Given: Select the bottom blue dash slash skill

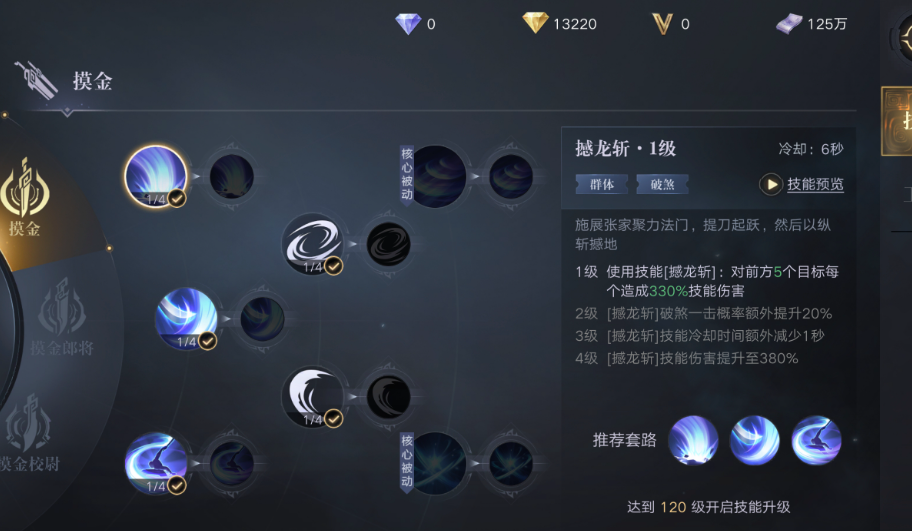Looking at the screenshot, I should pyautogui.click(x=155, y=464).
